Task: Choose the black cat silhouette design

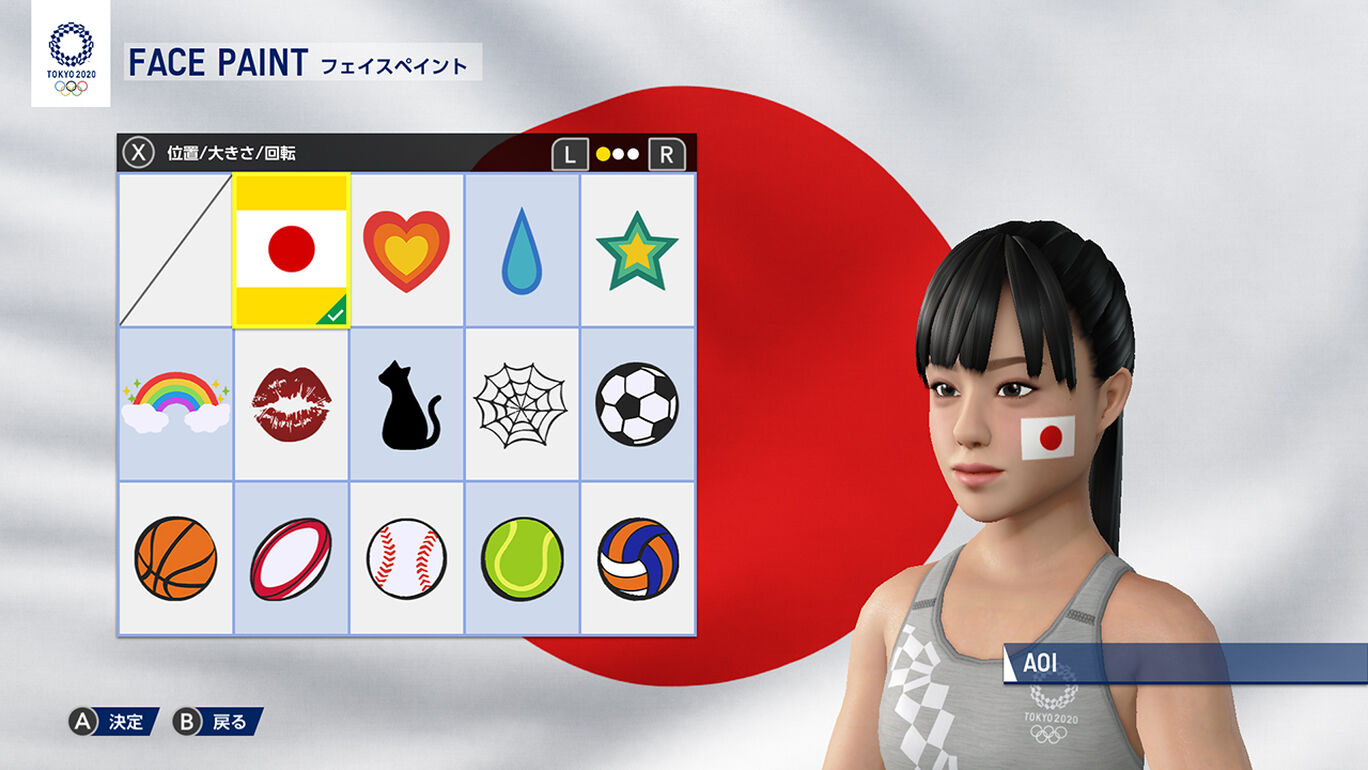Action: tap(406, 404)
